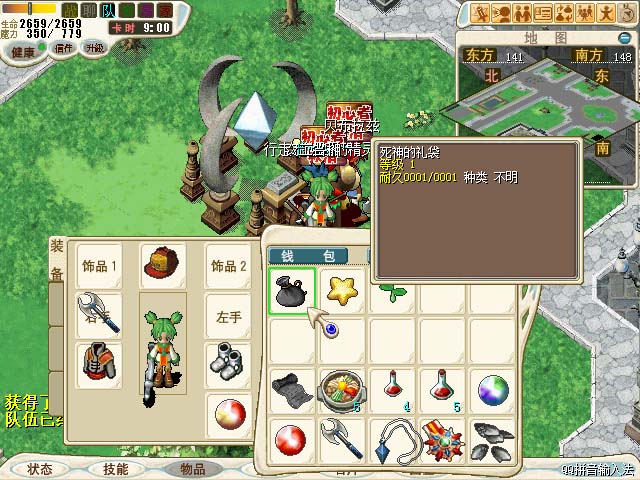Select the bibimbap food bowl
This screenshot has height=480, width=640.
click(342, 388)
